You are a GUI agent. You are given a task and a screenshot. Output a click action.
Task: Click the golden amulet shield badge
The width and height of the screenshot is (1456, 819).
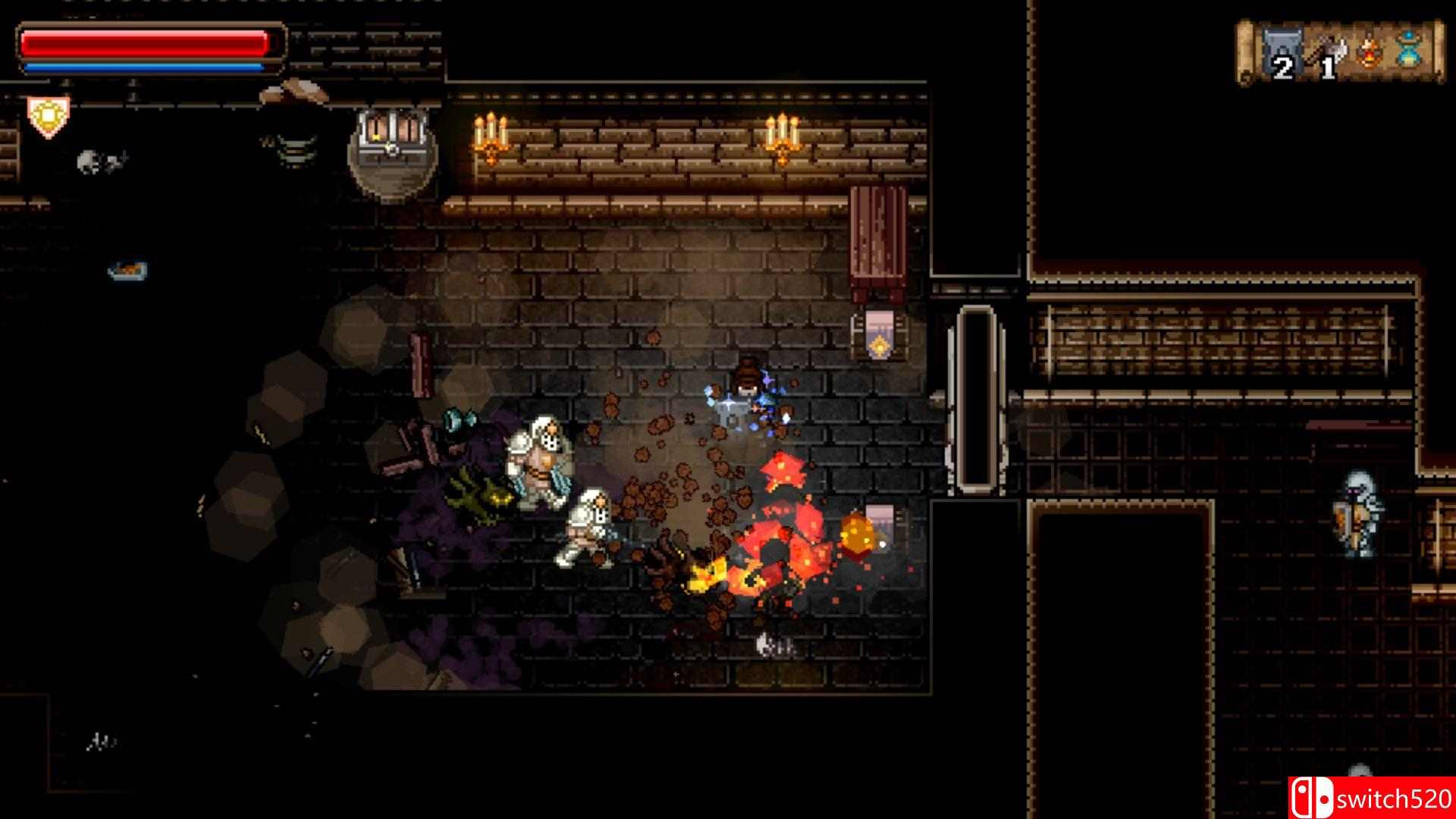[x=47, y=115]
